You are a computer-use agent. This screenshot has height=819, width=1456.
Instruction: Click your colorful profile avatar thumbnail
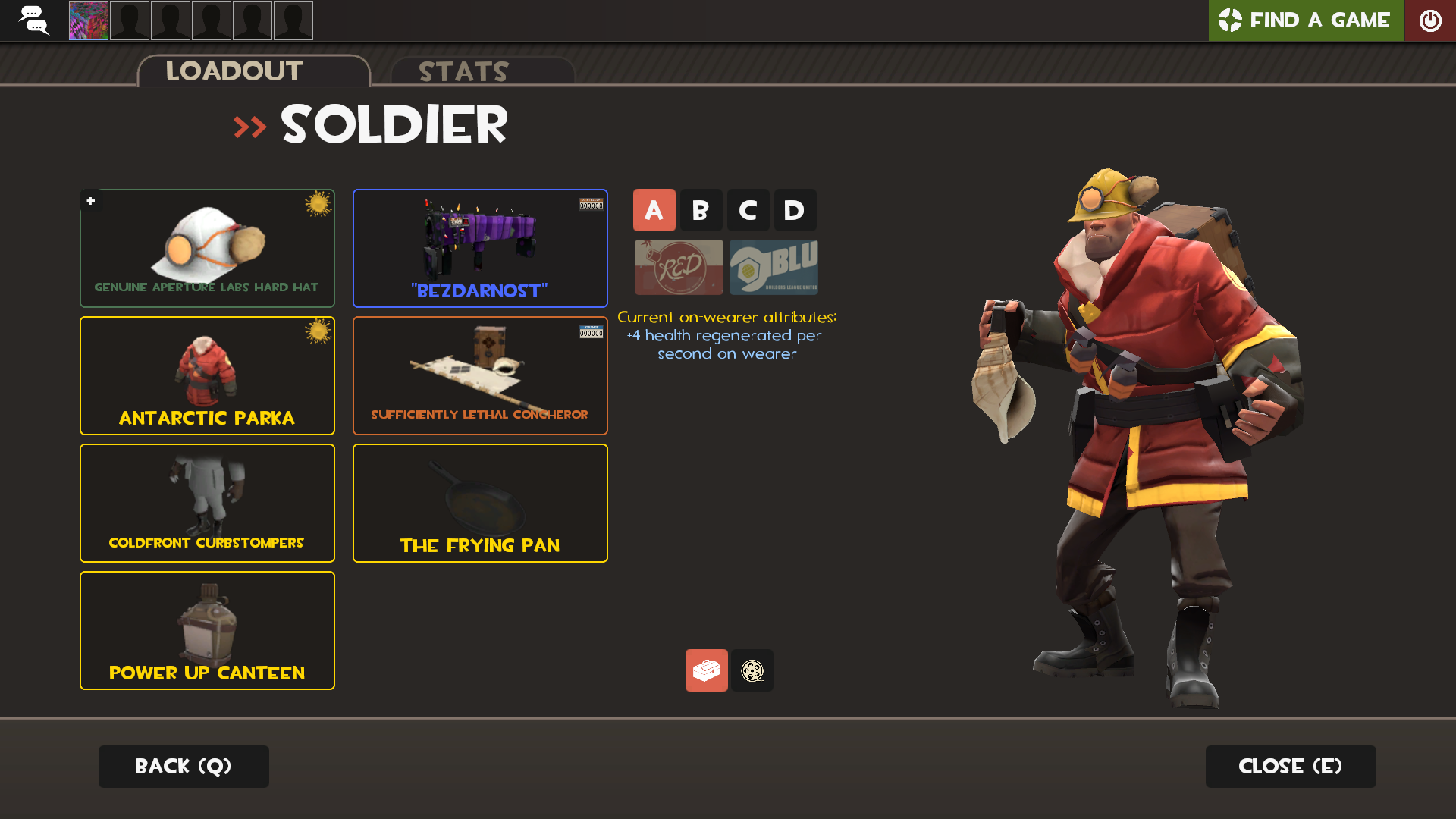[x=87, y=20]
